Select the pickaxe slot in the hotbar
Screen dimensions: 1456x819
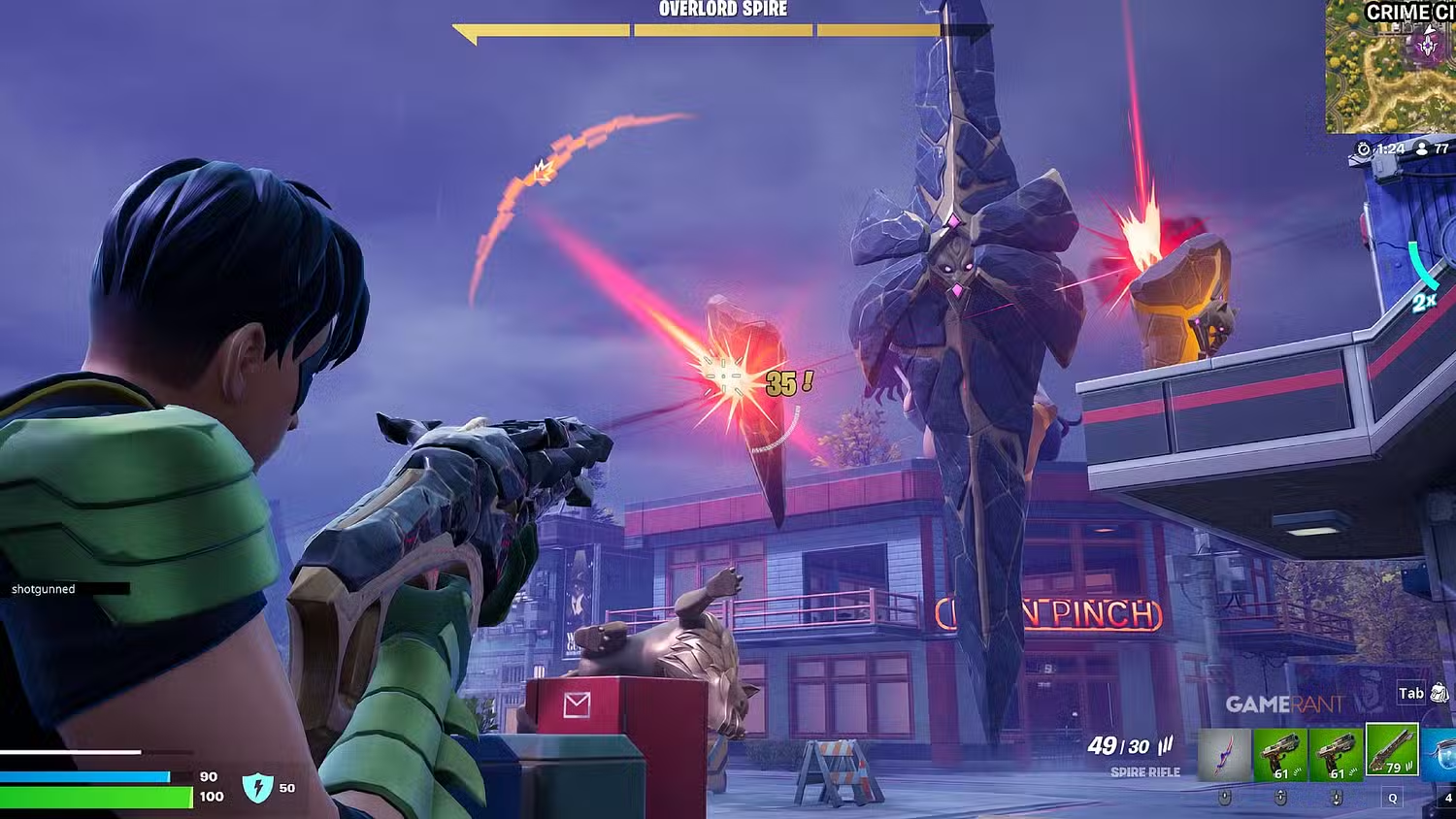[1224, 755]
